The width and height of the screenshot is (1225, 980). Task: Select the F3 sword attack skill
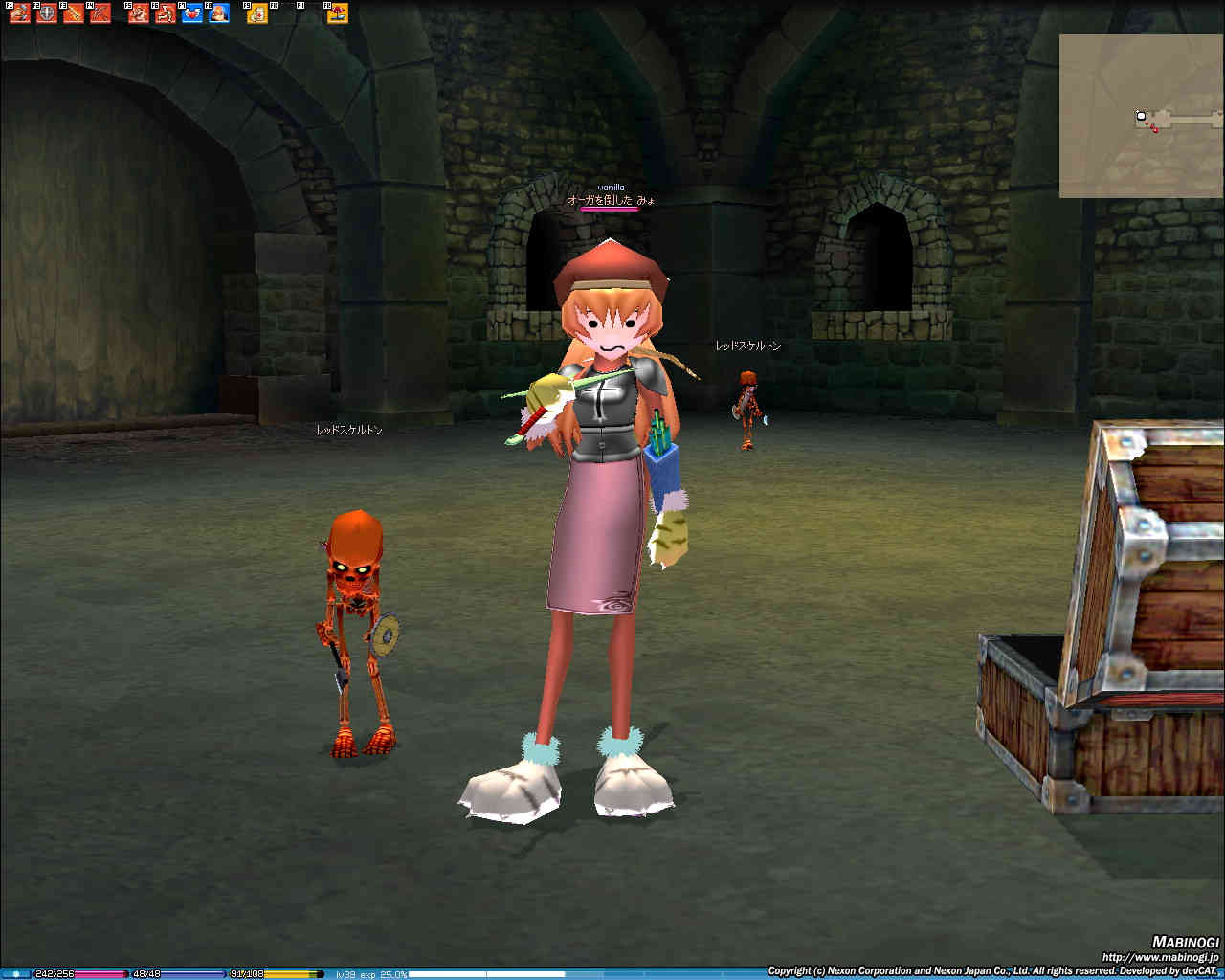coord(74,13)
